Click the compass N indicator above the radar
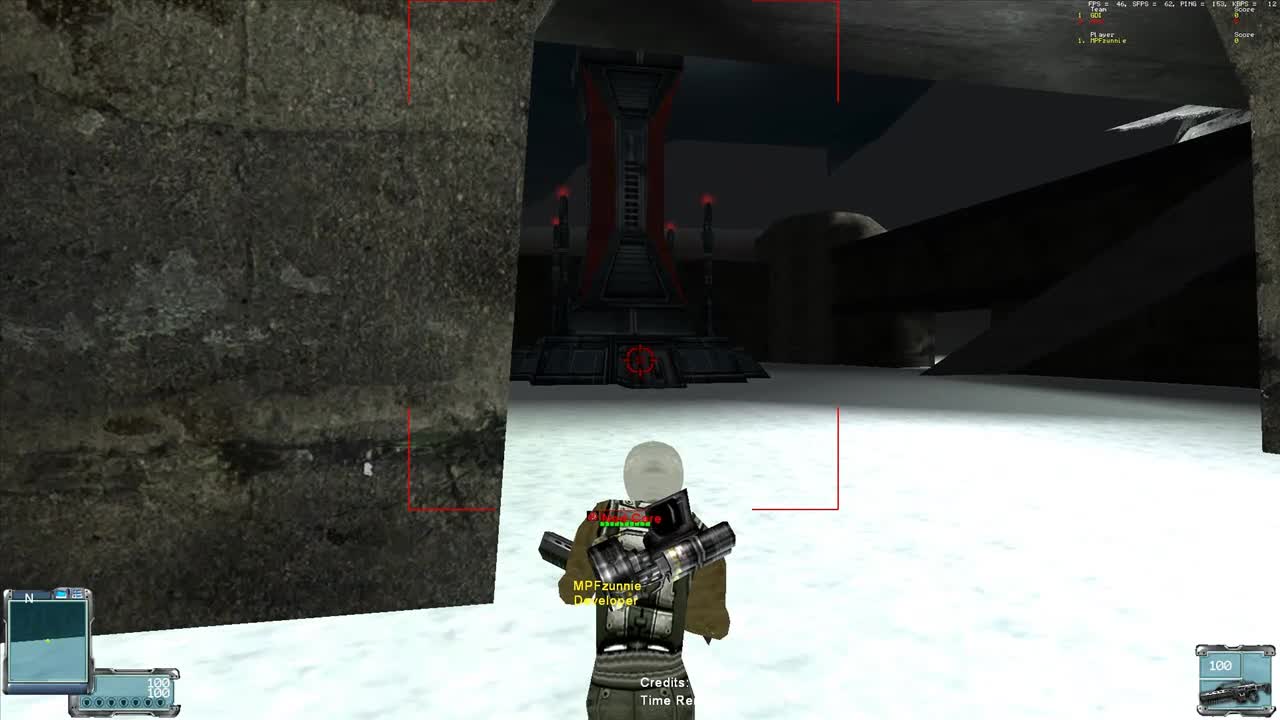The image size is (1280, 720). tap(29, 597)
